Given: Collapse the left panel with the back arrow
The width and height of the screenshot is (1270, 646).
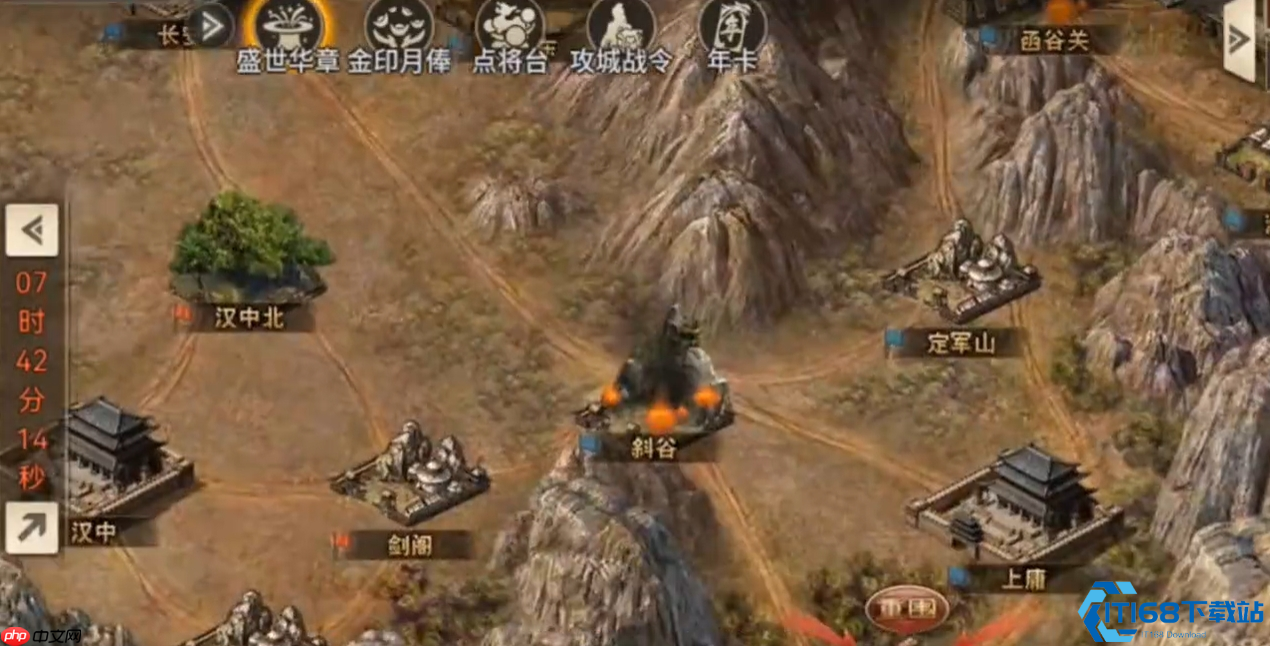Looking at the screenshot, I should pyautogui.click(x=32, y=231).
